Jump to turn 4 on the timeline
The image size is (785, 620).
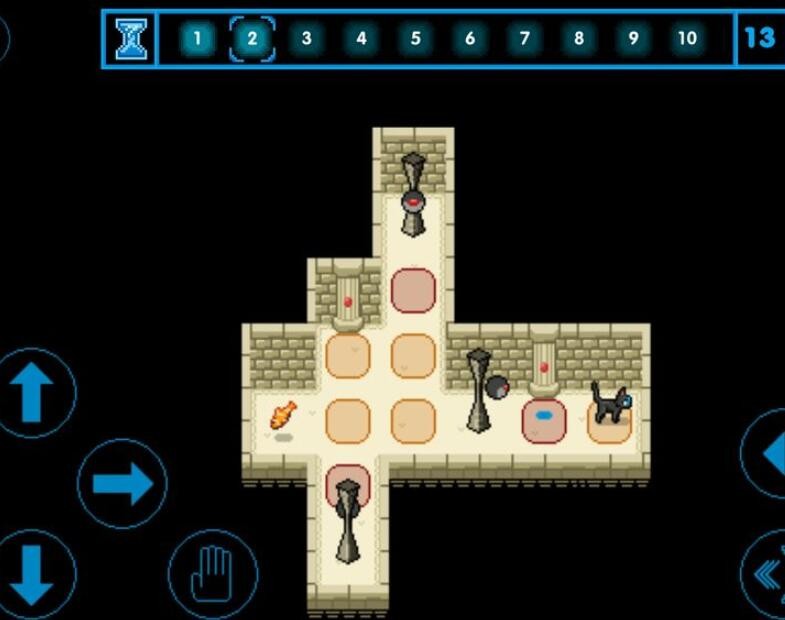pyautogui.click(x=361, y=39)
